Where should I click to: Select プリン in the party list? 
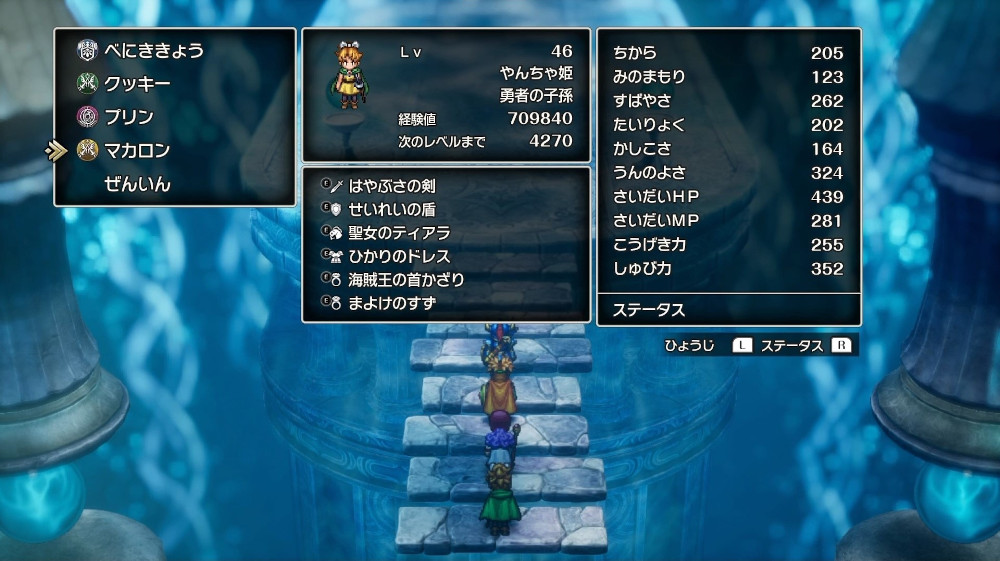(129, 117)
